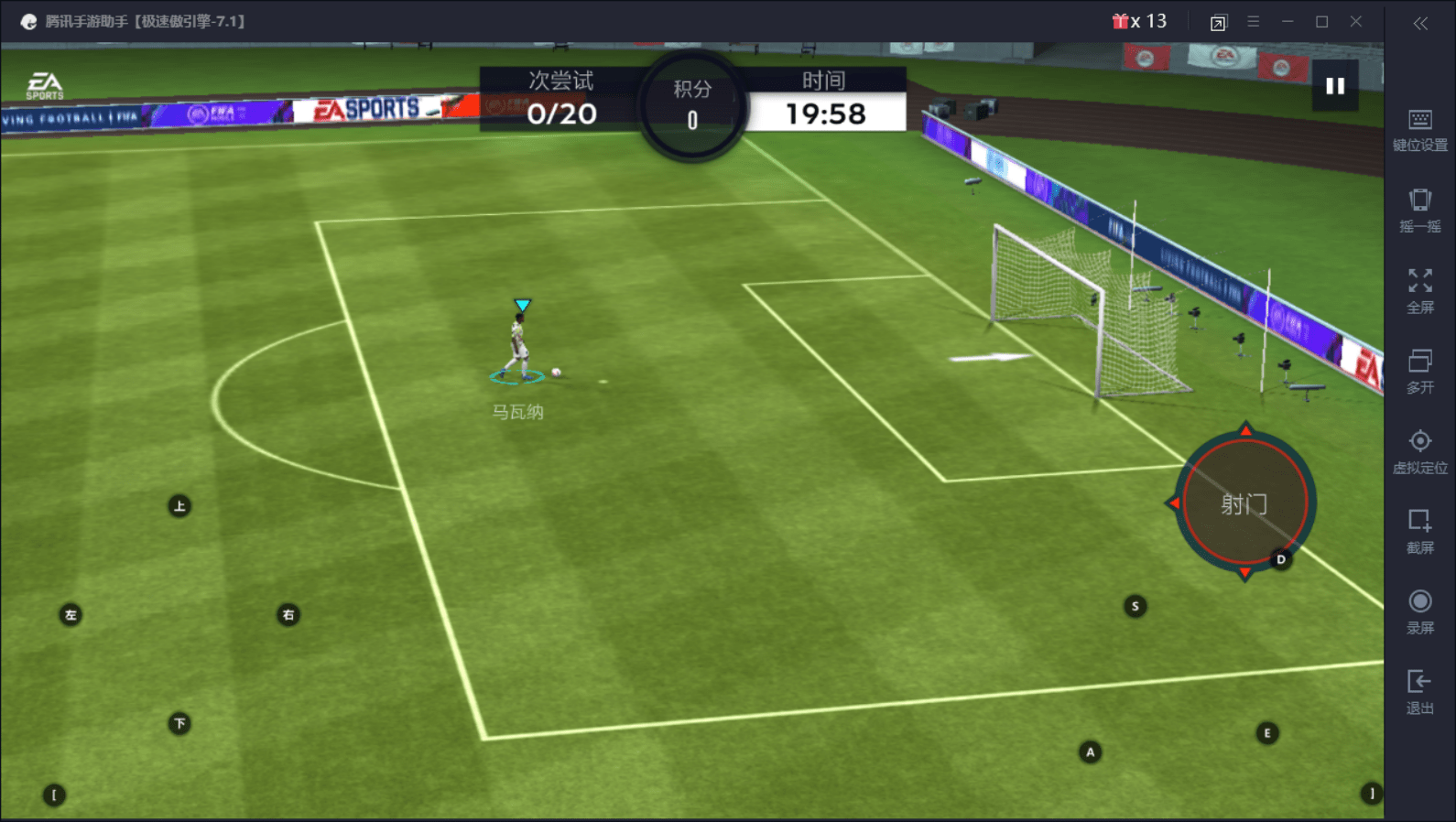Open the 多开 multi-instance tool
This screenshot has height=822, width=1456.
pos(1419,372)
